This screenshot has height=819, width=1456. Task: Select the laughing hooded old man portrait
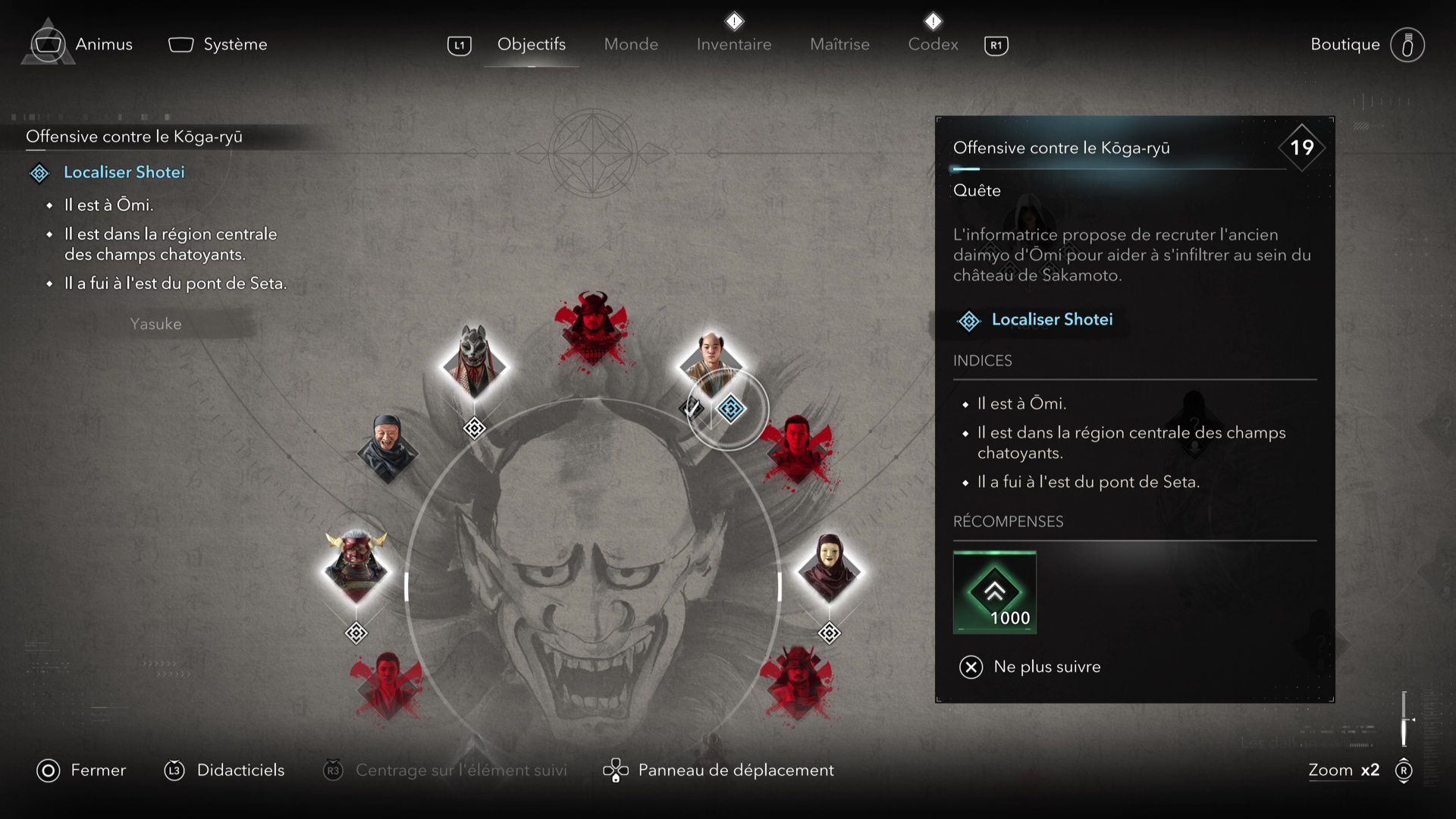388,447
